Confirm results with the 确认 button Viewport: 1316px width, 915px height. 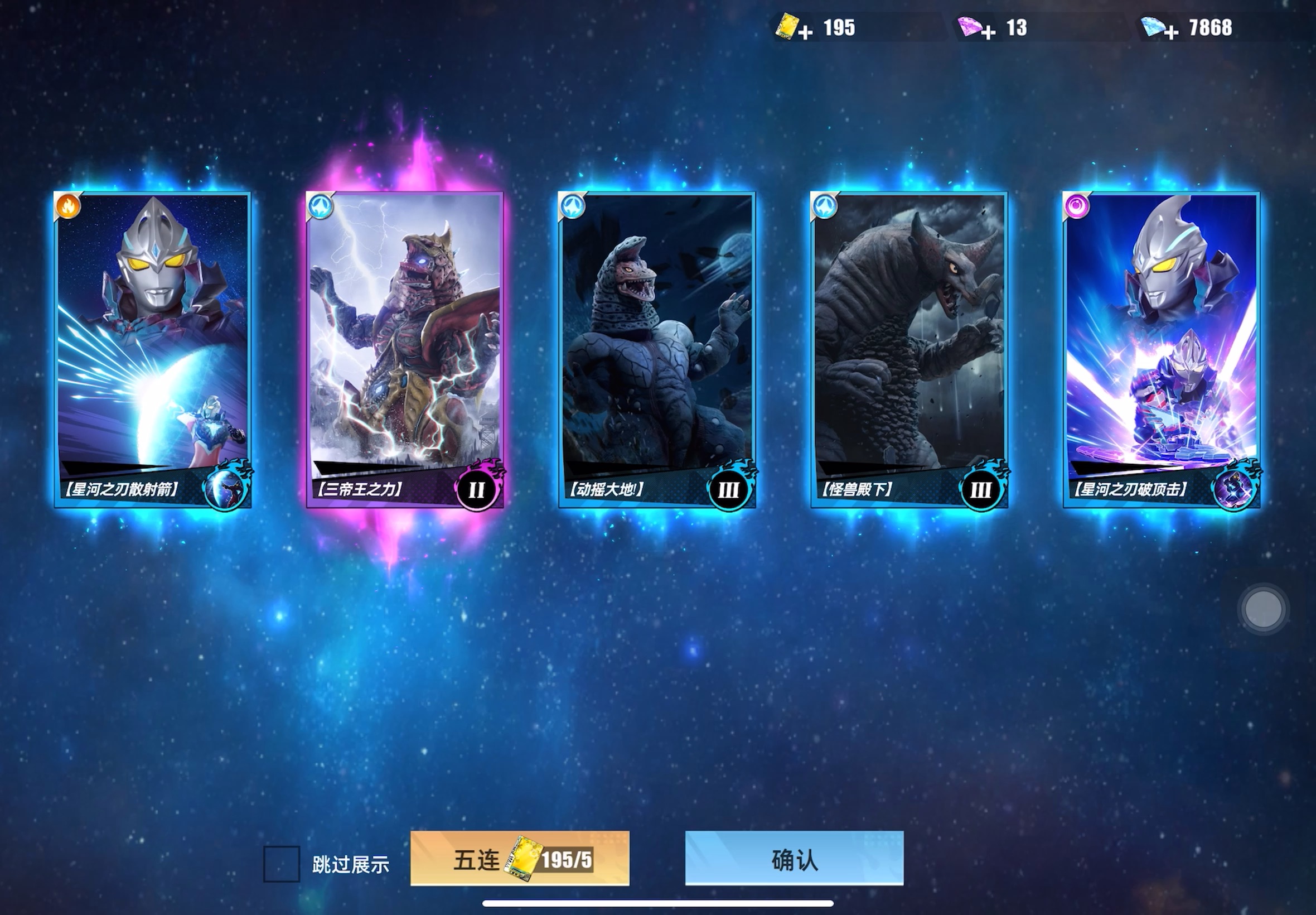794,859
